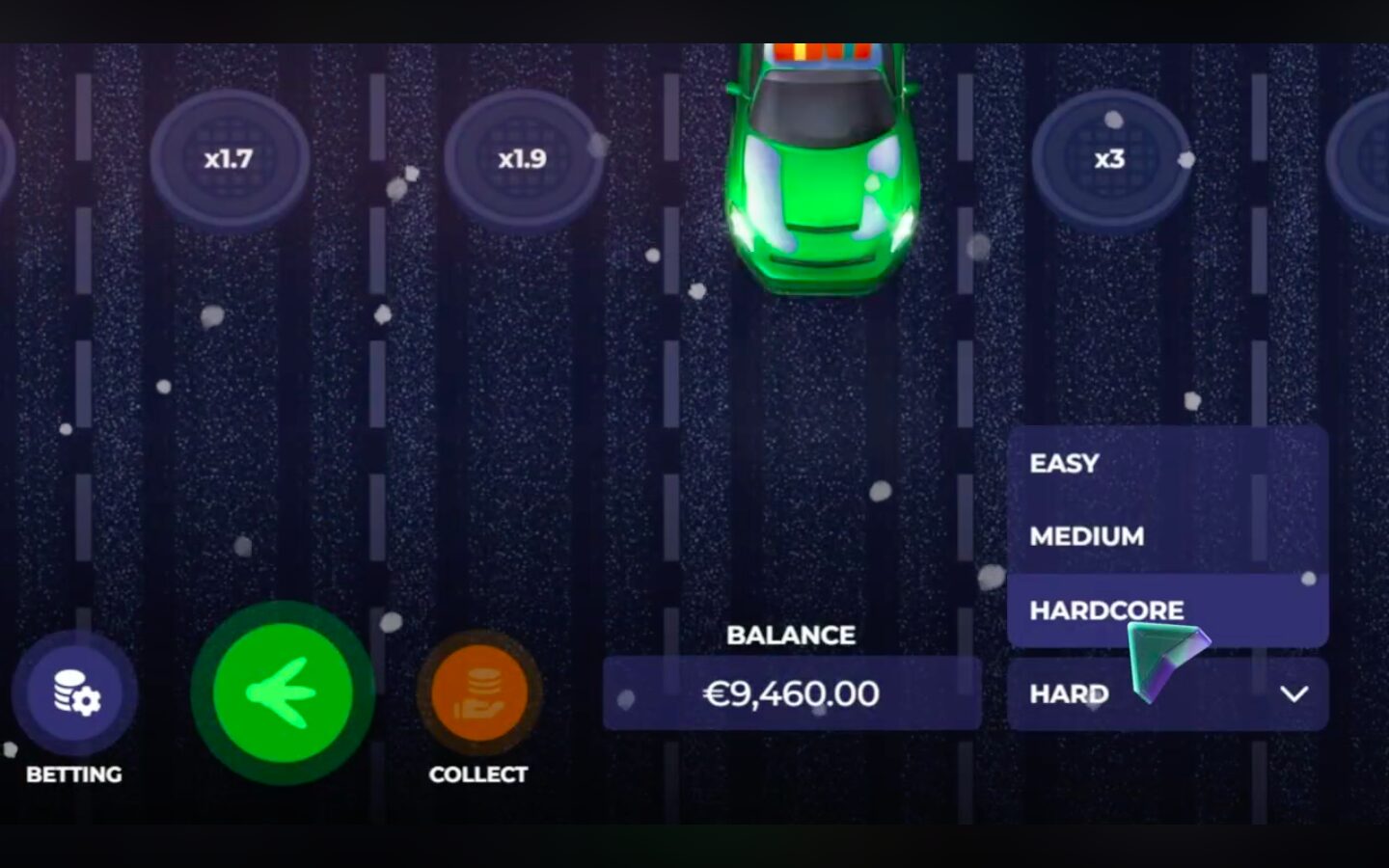Select the x1.7 multiplier manhole

tap(229, 159)
